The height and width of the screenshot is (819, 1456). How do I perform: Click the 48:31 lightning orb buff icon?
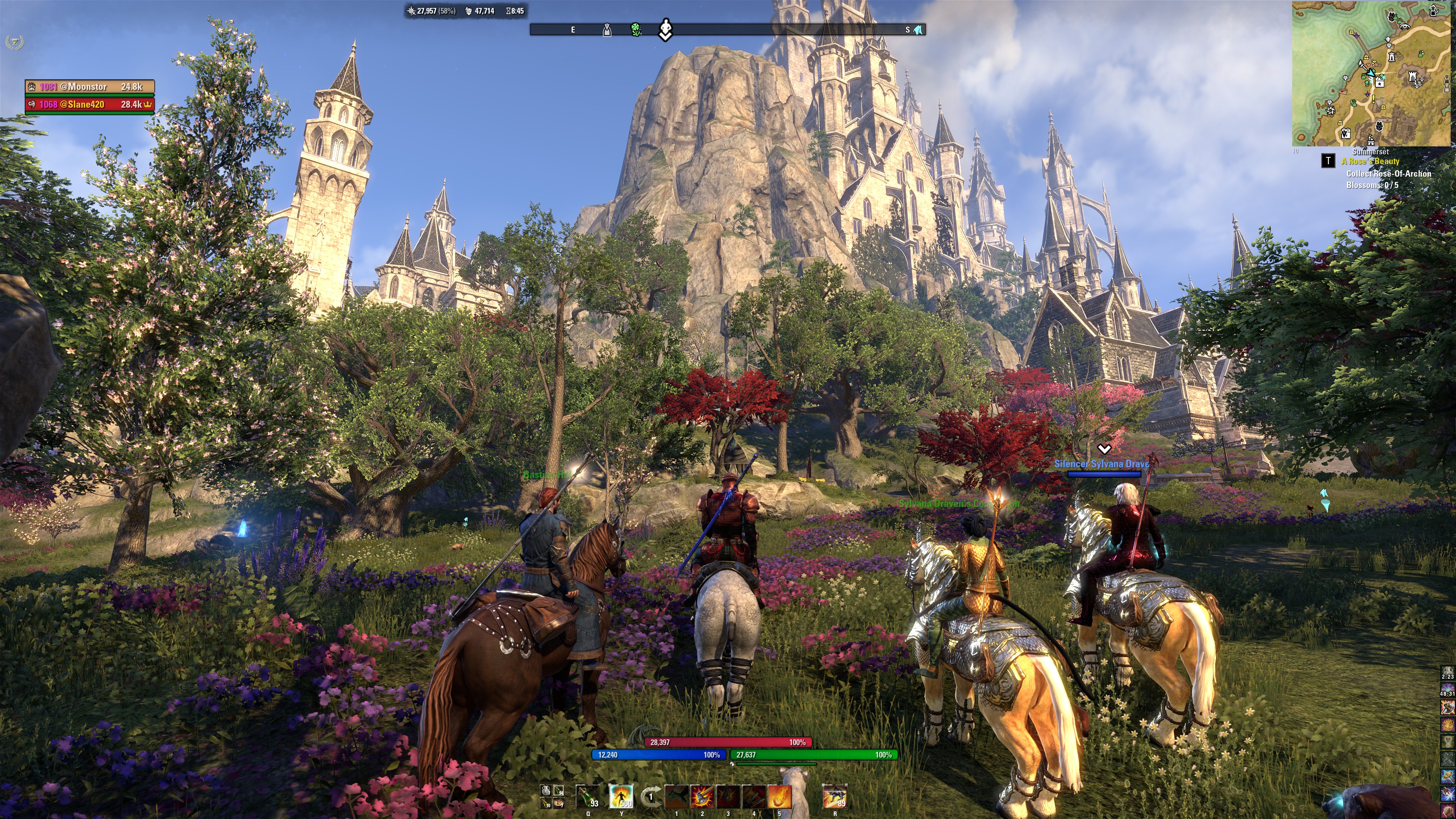click(x=1448, y=690)
